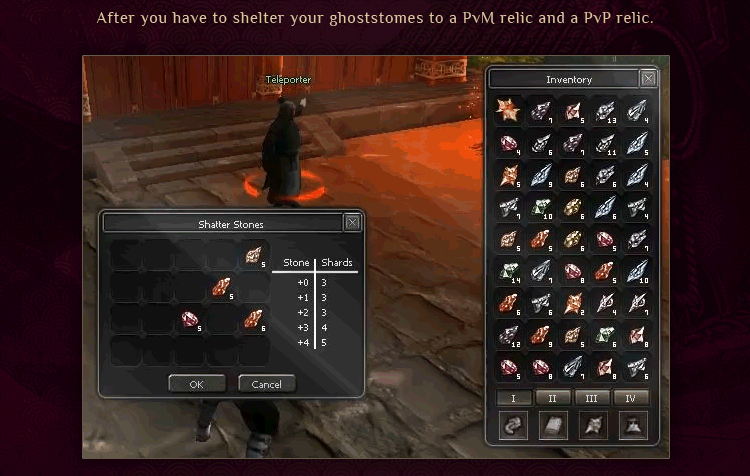This screenshot has width=750, height=476.
Task: Click the book icon below the inventory
Action: (552, 426)
